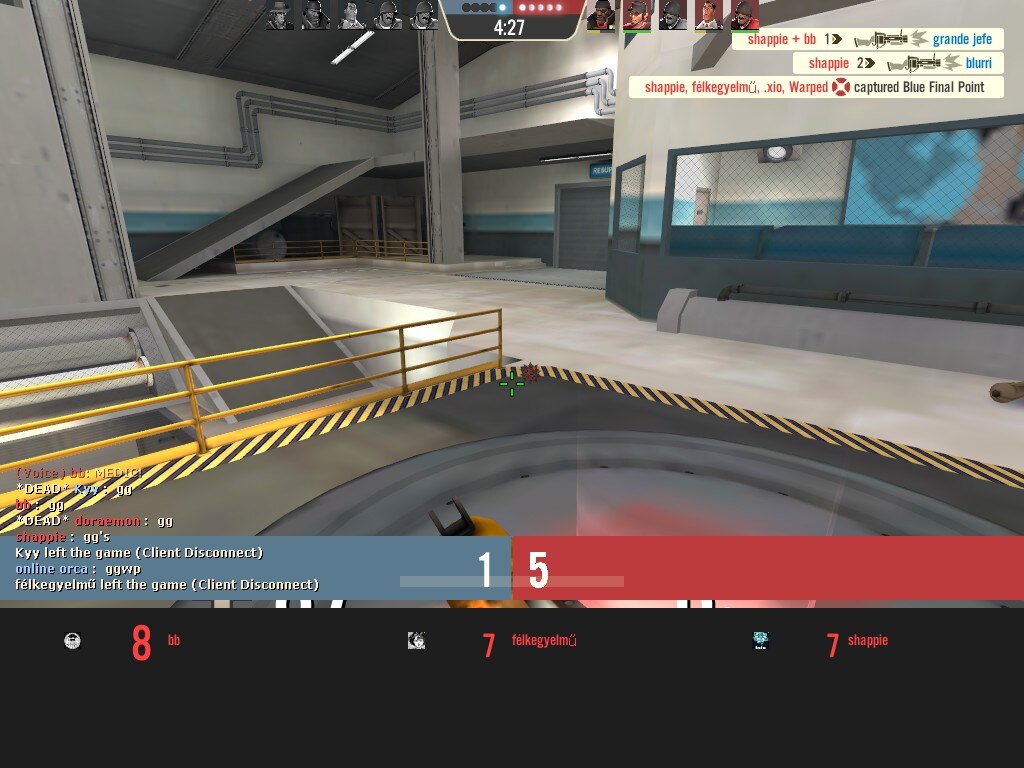Image resolution: width=1024 pixels, height=768 pixels.
Task: Select the RED Medic portrait with glasses
Action: coord(708,15)
